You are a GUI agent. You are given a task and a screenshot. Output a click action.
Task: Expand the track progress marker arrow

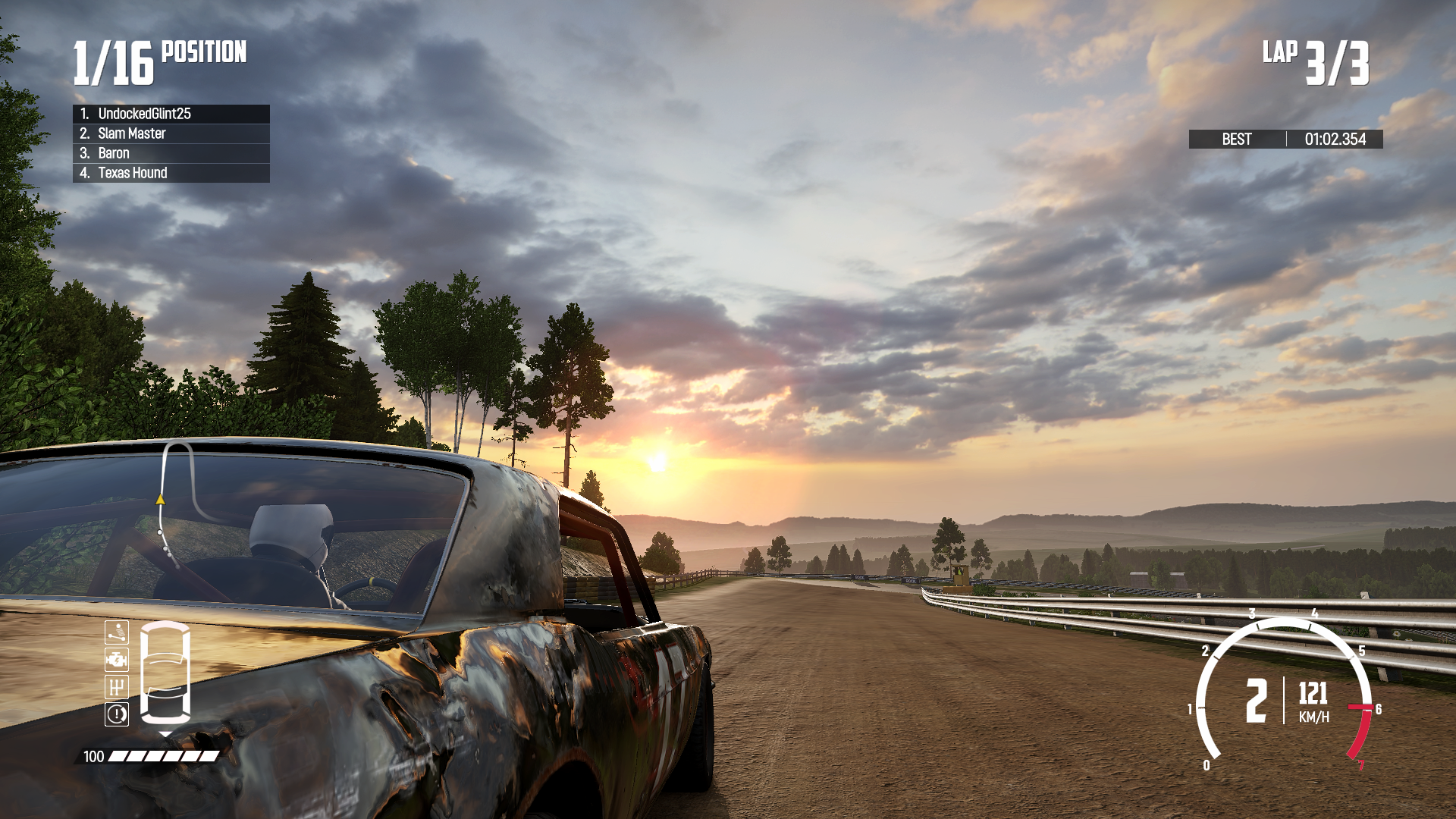click(x=160, y=499)
